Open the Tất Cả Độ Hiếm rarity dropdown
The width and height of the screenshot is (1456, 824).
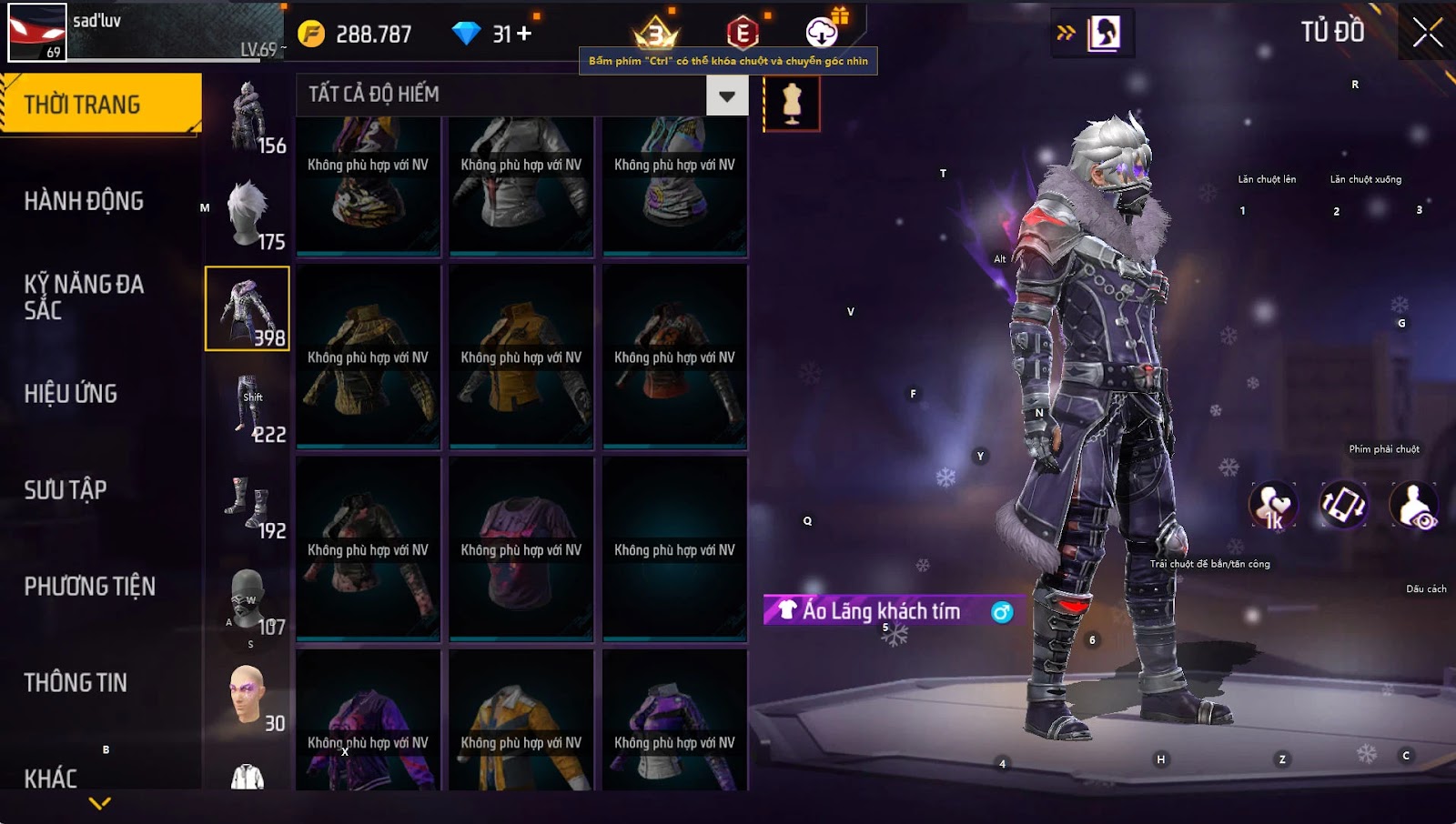(727, 95)
